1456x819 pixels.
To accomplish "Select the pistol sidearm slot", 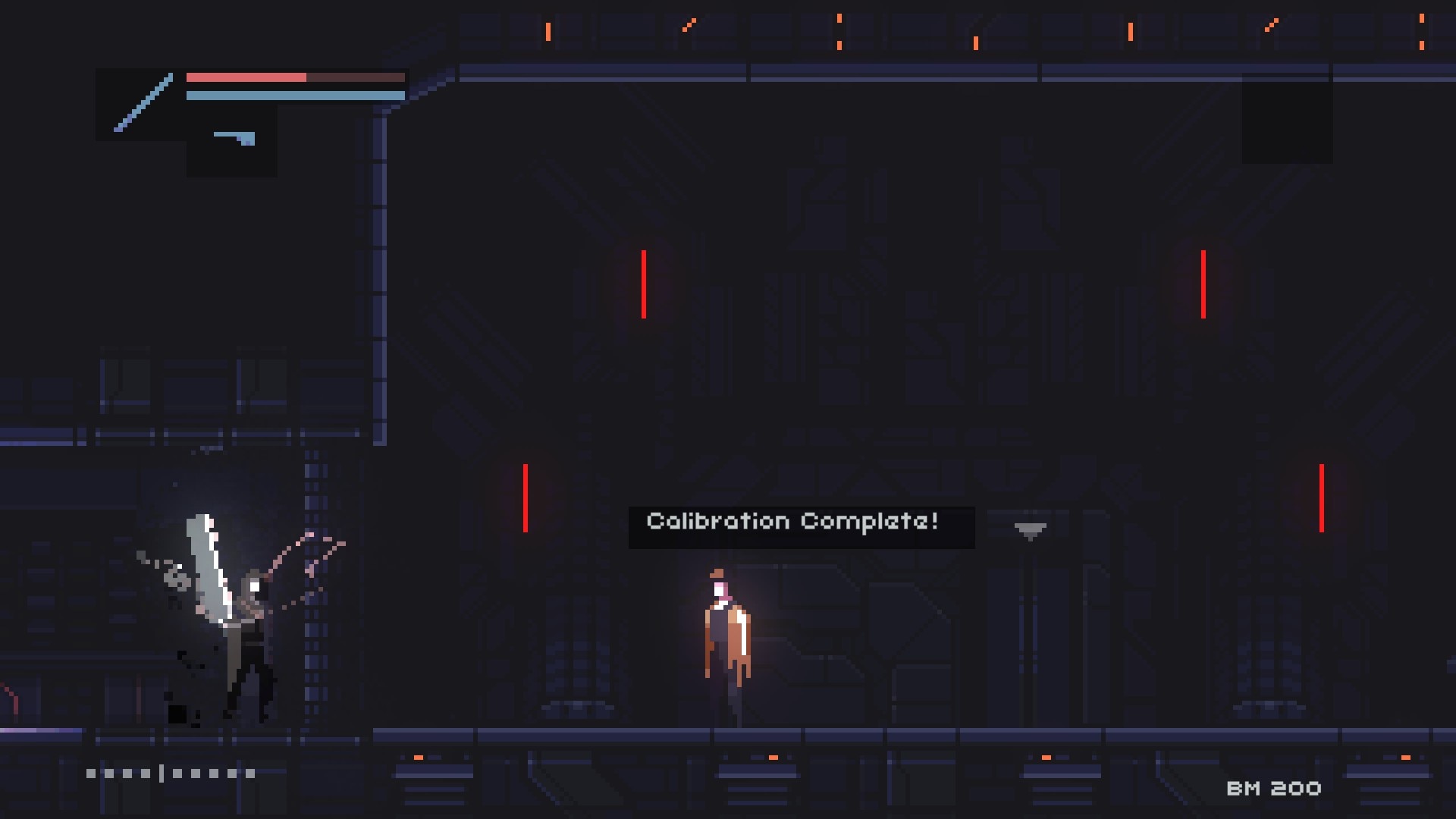I will [233, 140].
